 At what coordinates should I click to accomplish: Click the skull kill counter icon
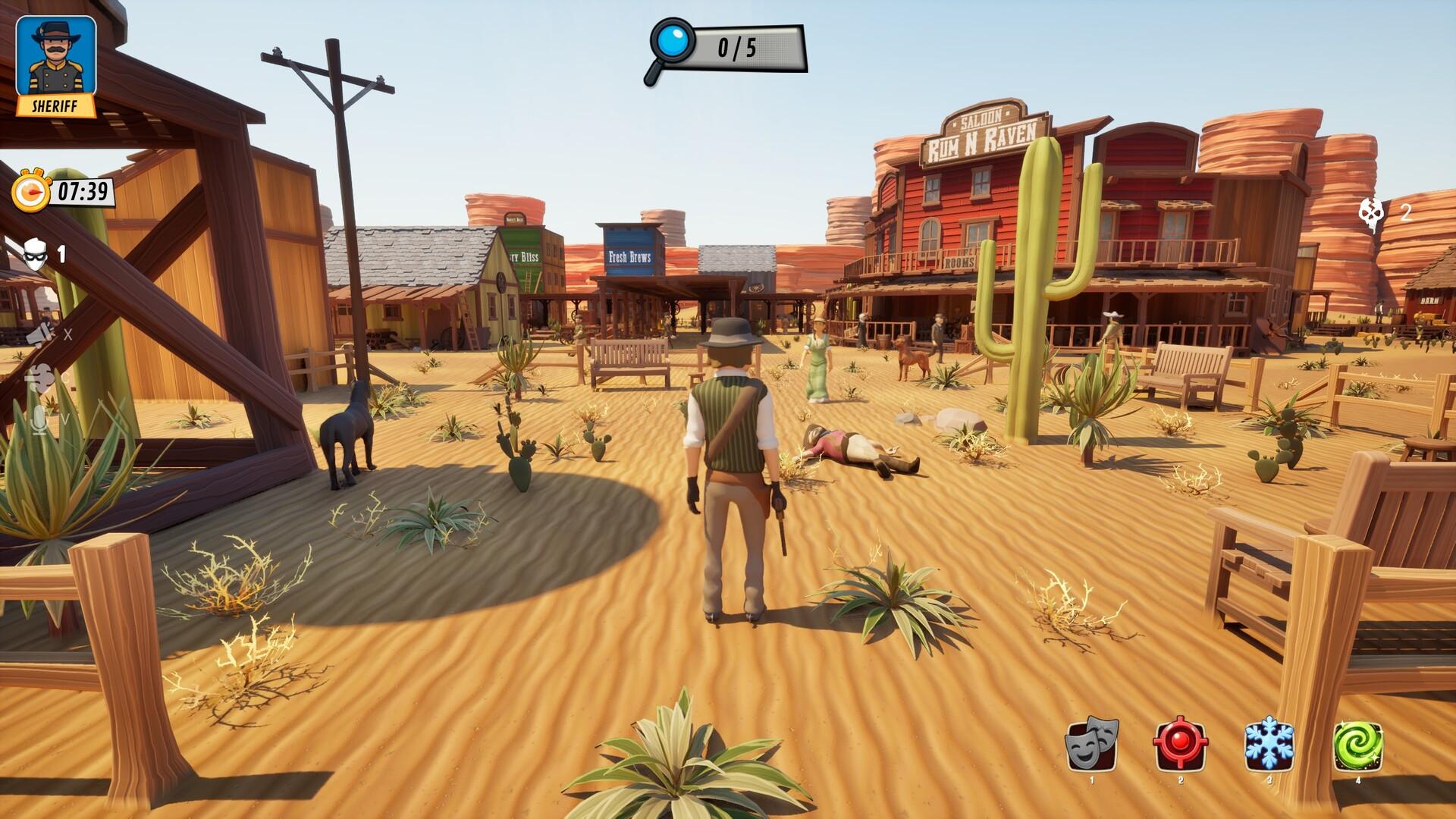click(1371, 212)
